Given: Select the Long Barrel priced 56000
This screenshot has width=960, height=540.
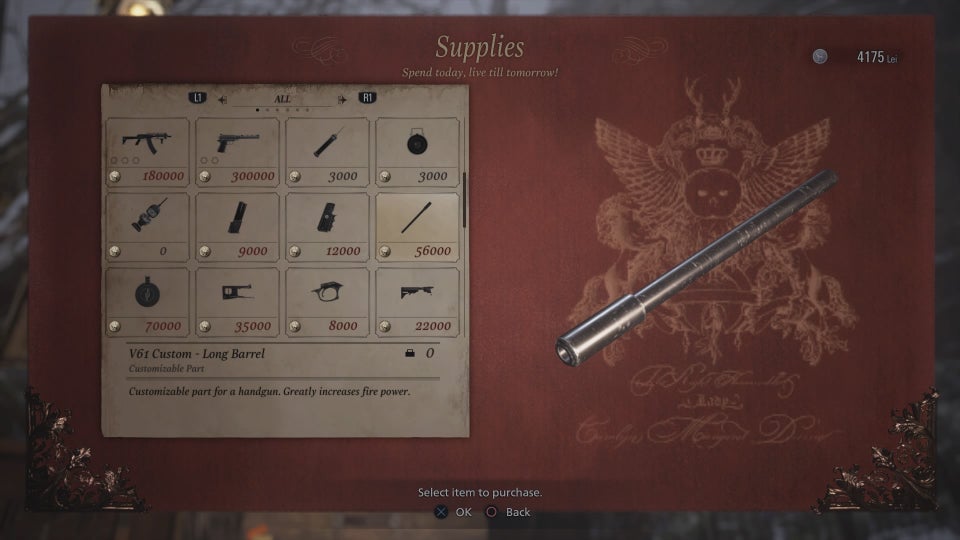Looking at the screenshot, I should [x=417, y=226].
